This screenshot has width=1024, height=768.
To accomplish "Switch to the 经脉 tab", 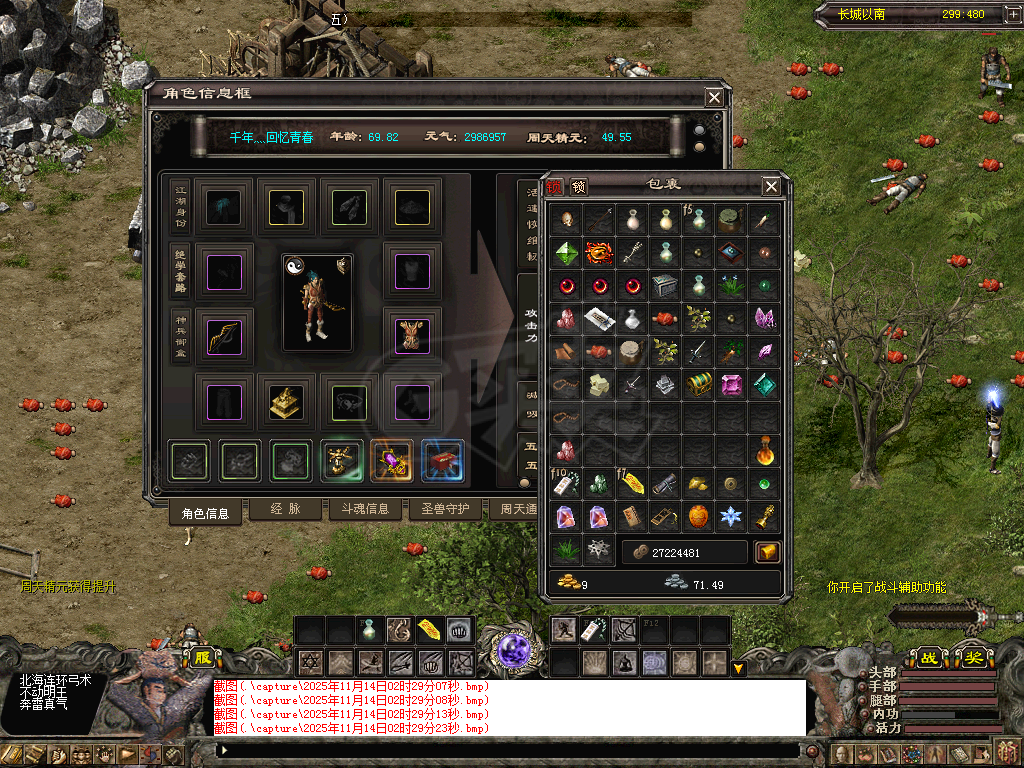I will pos(284,509).
